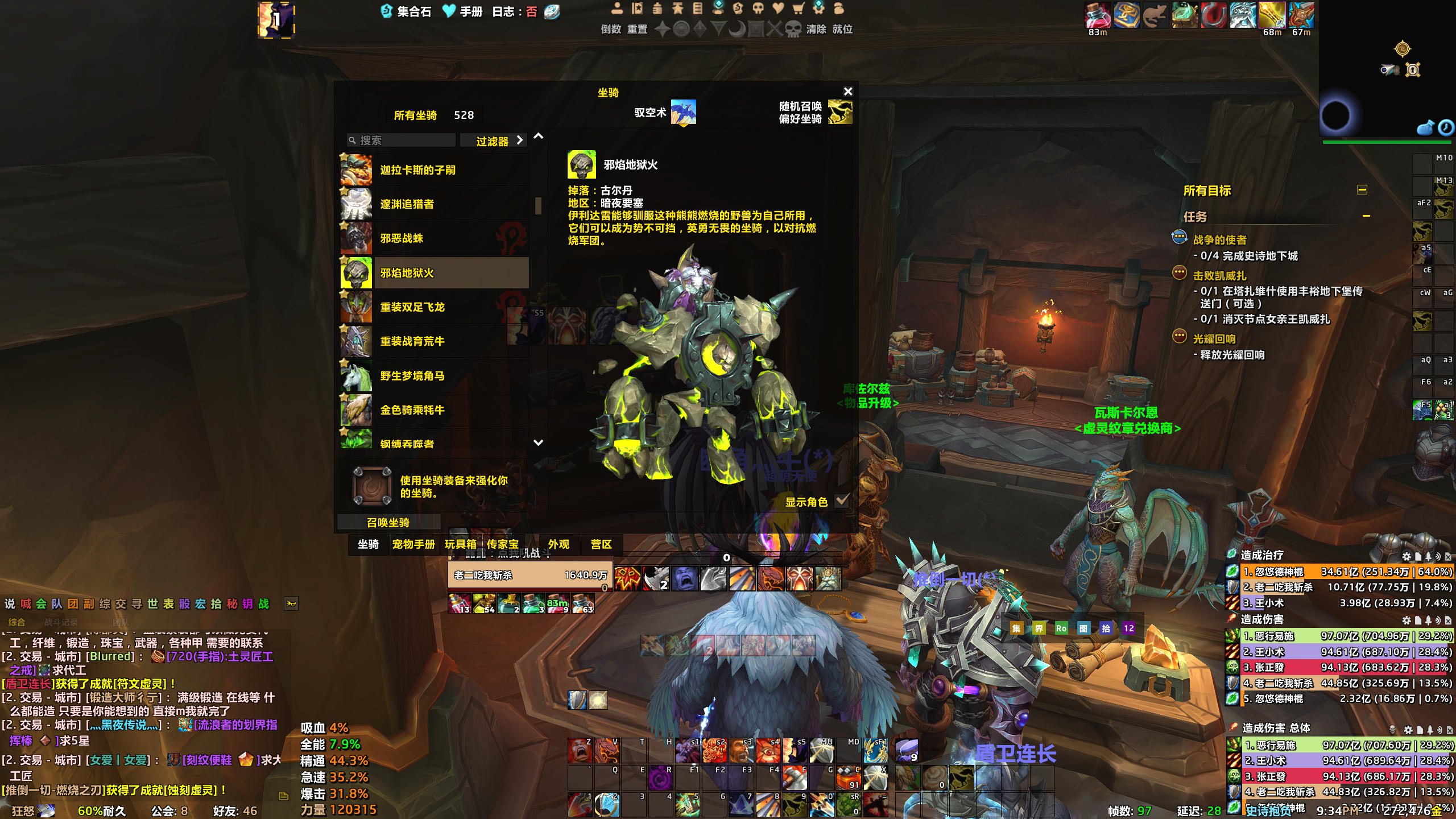Toggle the 显示角色 checkbox
Viewport: 1456px width, 819px height.
click(x=842, y=501)
